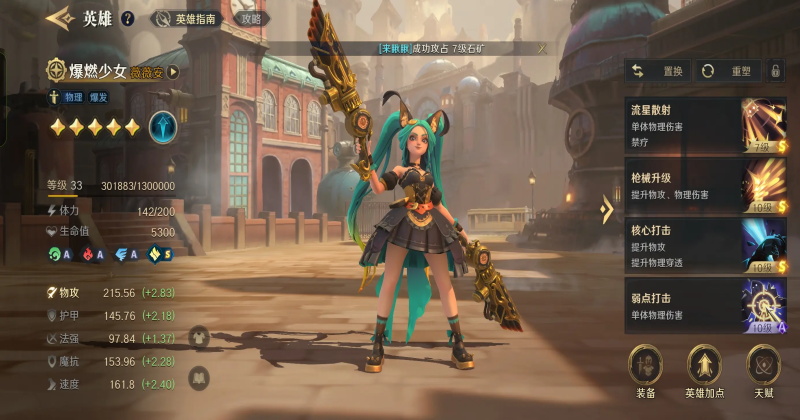Click the round open-book button
This screenshot has height=420, width=800.
[x=198, y=378]
